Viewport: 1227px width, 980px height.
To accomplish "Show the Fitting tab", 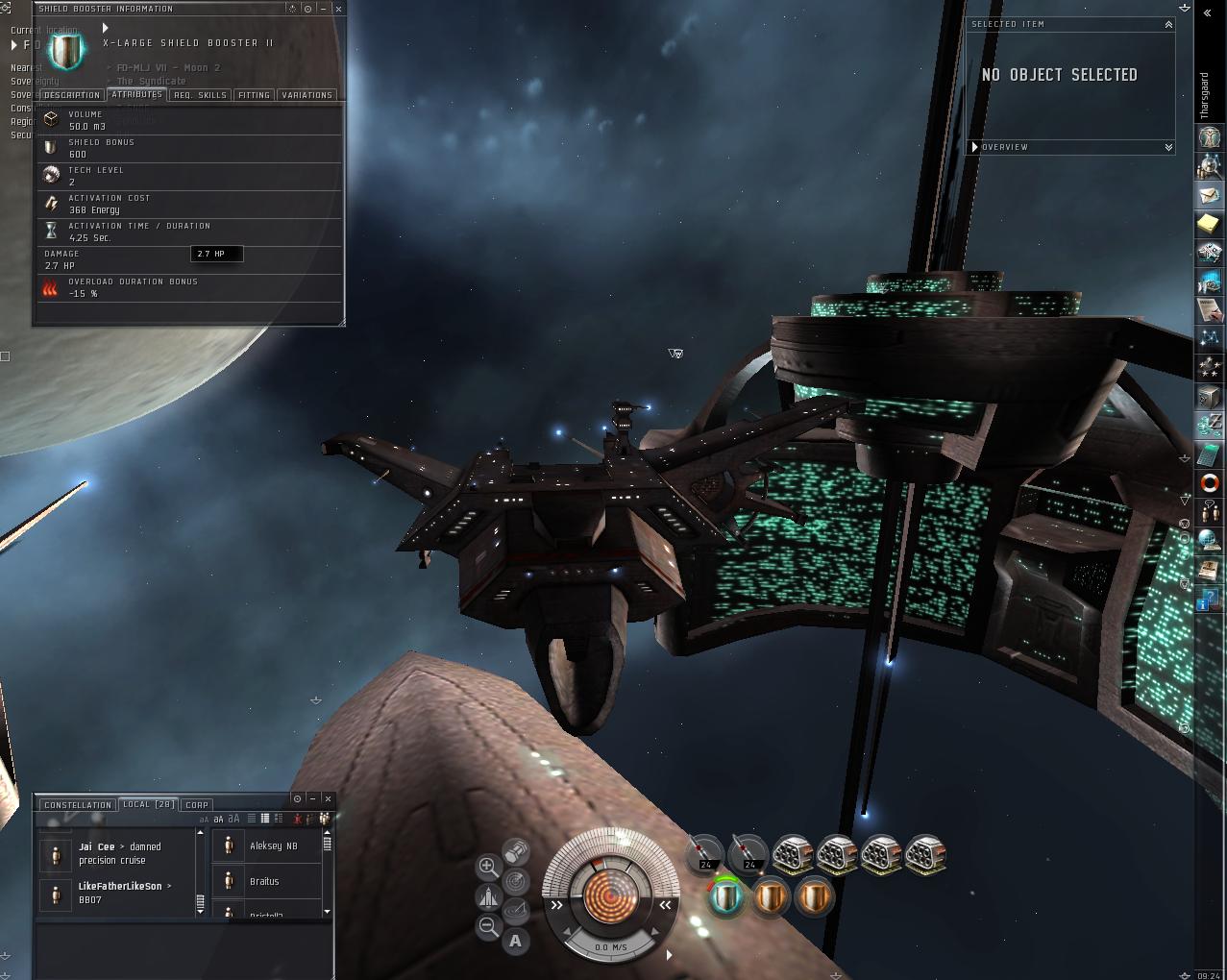I will coord(254,95).
